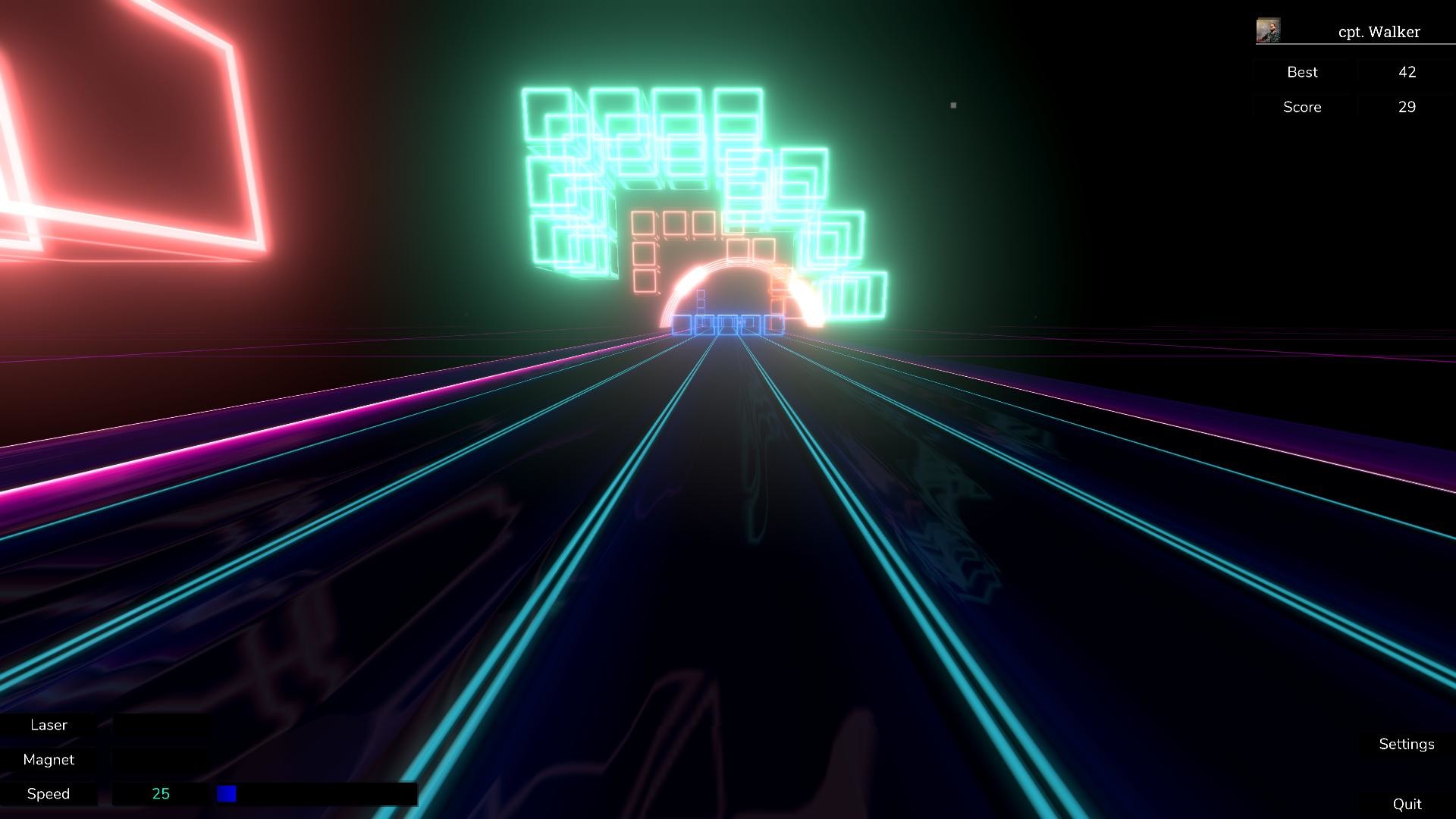This screenshot has height=819, width=1456.
Task: Select the blue fill marker on Speed bar
Action: coord(226,793)
